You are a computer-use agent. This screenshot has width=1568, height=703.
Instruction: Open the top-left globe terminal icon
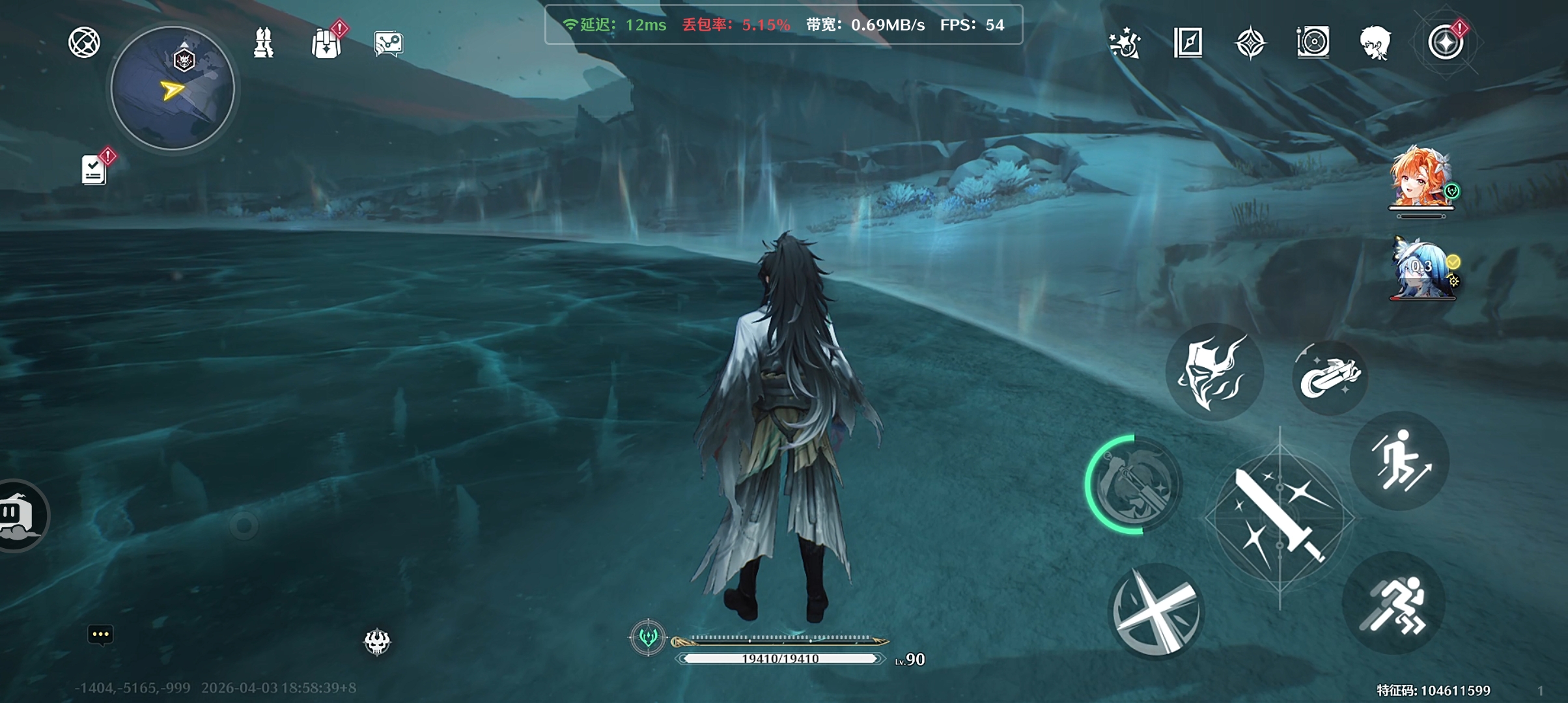coord(85,43)
